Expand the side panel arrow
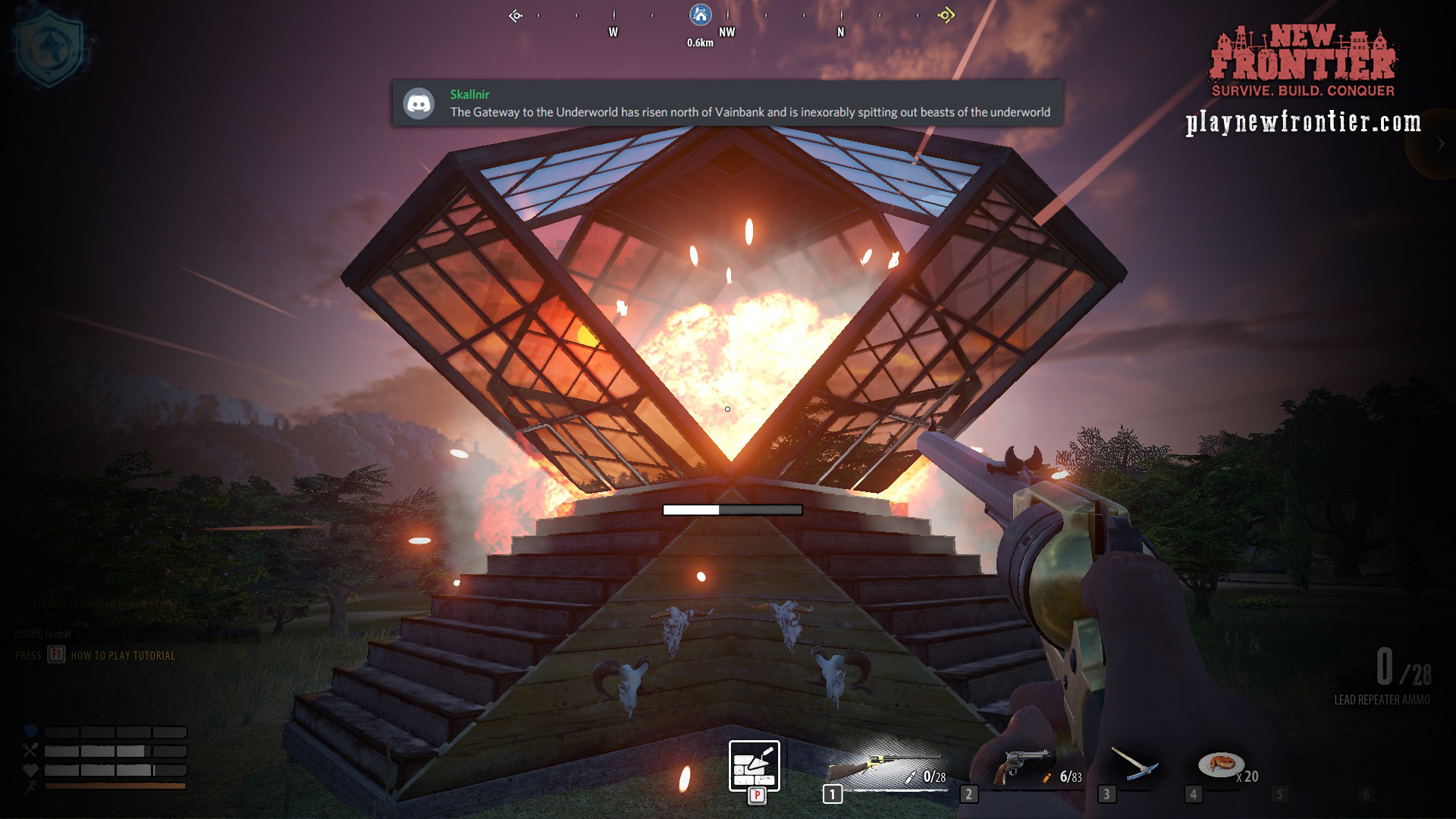1456x819 pixels. click(x=1441, y=144)
